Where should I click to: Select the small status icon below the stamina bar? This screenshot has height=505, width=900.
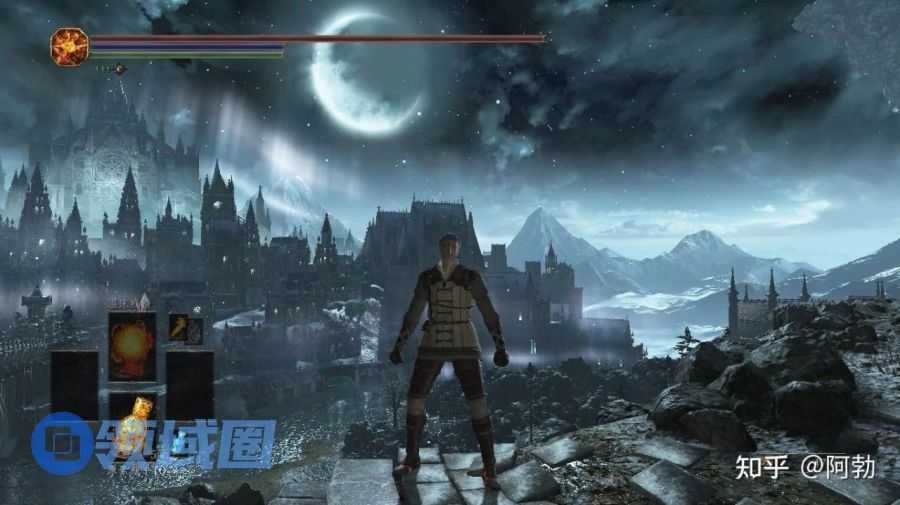click(x=120, y=69)
